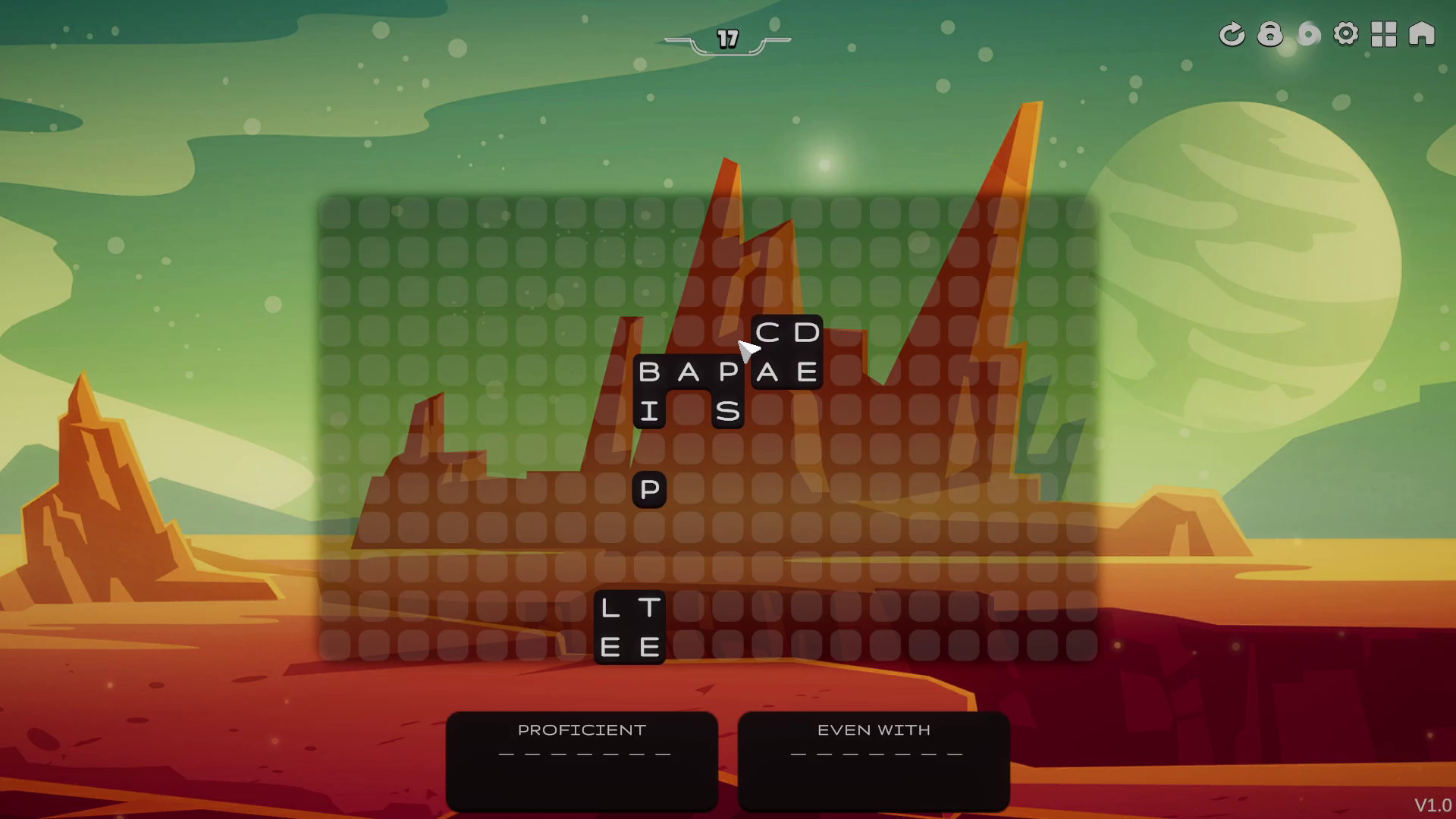The height and width of the screenshot is (819, 1456).
Task: Click the home icon to exit
Action: [x=1422, y=34]
